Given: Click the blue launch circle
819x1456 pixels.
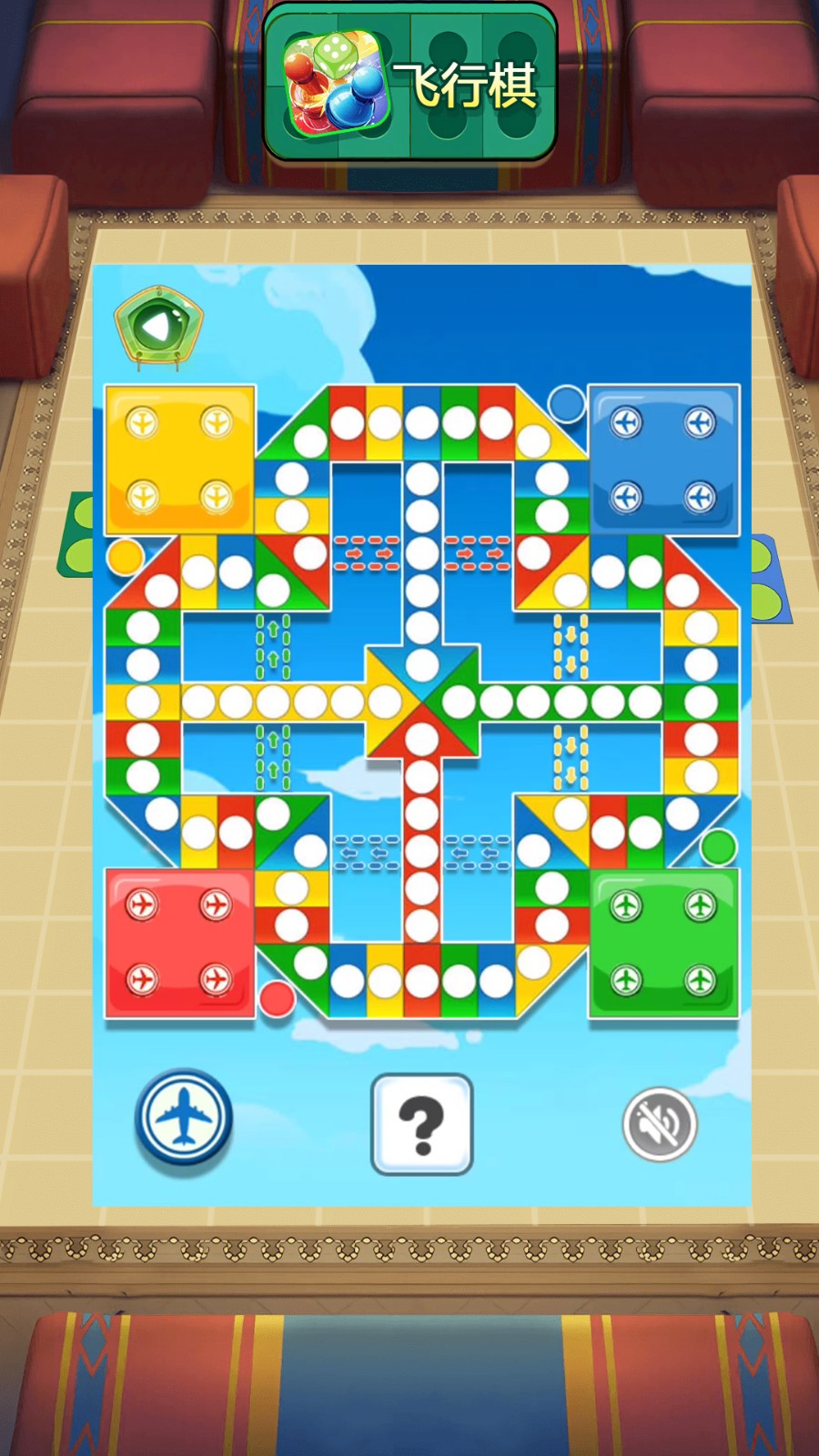Looking at the screenshot, I should pyautogui.click(x=566, y=403).
